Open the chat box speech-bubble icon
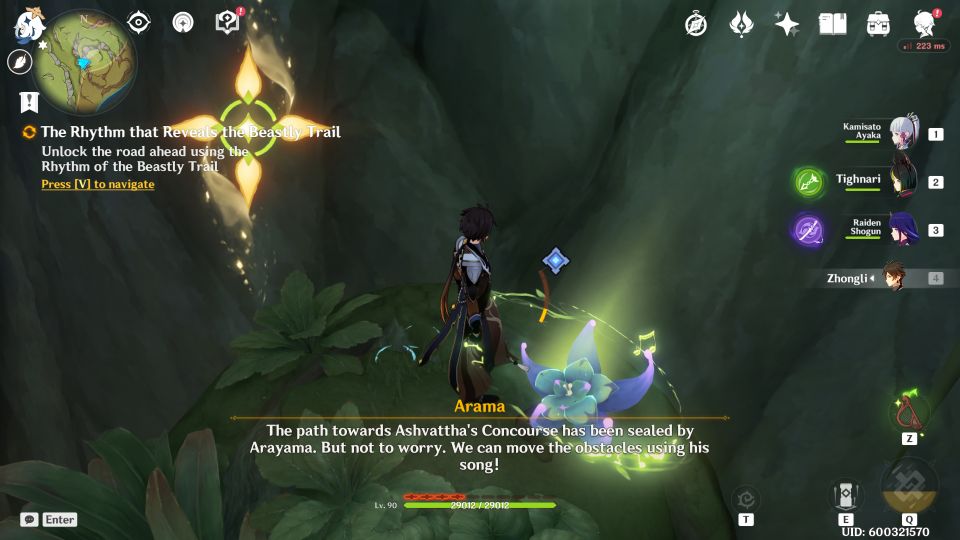 pos(29,520)
